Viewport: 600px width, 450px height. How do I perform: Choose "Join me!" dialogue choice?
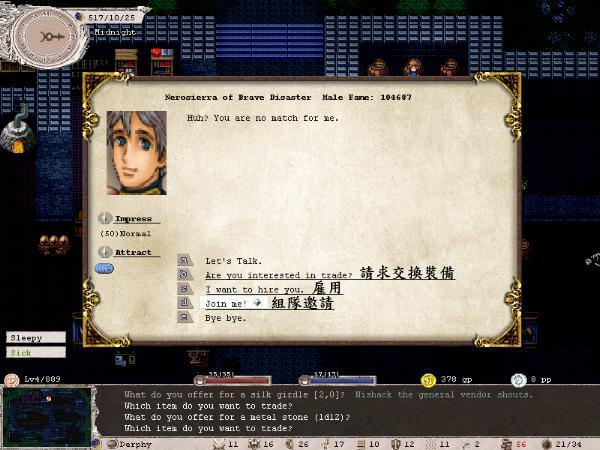tap(225, 303)
